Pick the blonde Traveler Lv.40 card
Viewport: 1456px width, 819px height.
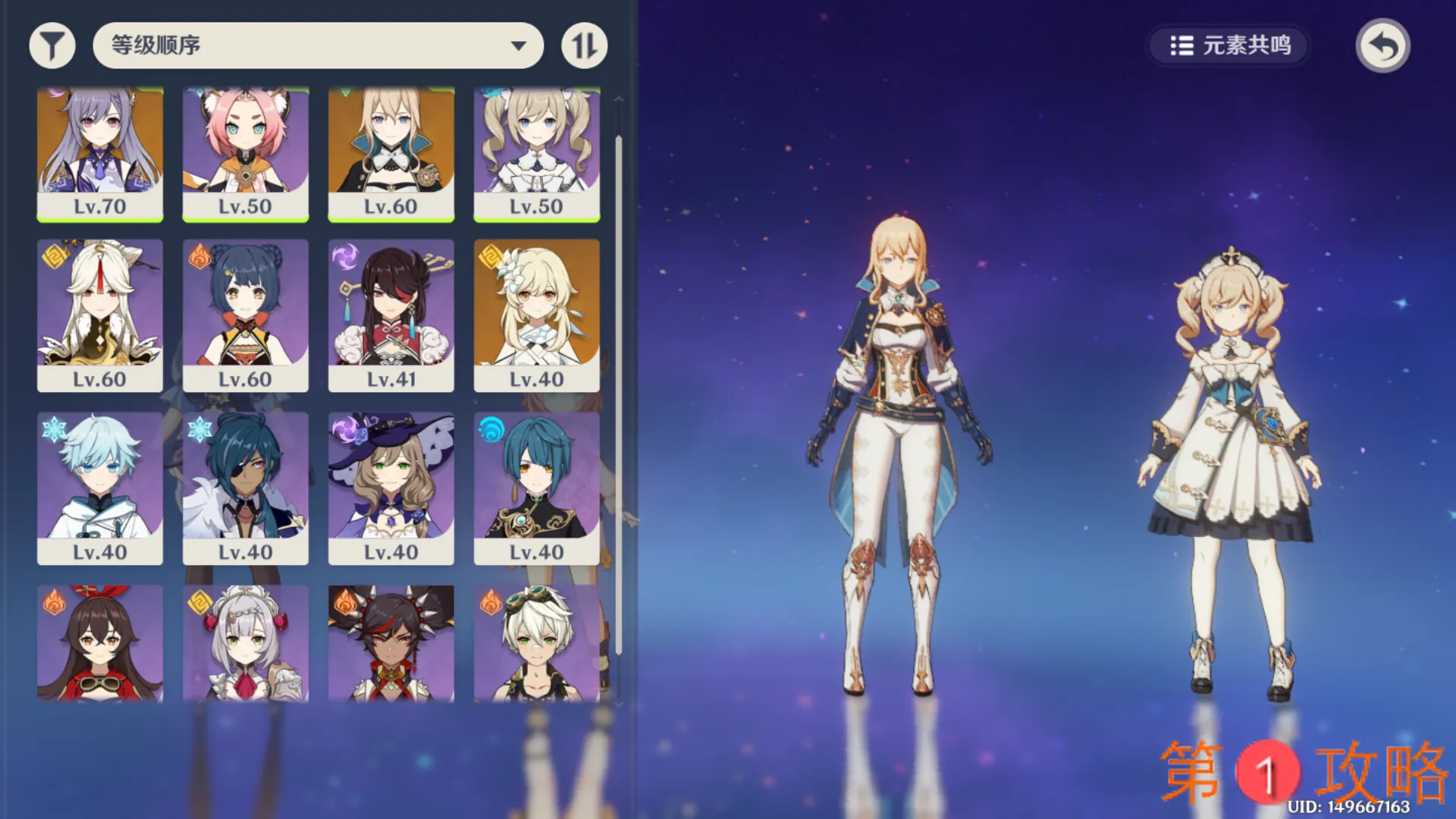click(537, 315)
